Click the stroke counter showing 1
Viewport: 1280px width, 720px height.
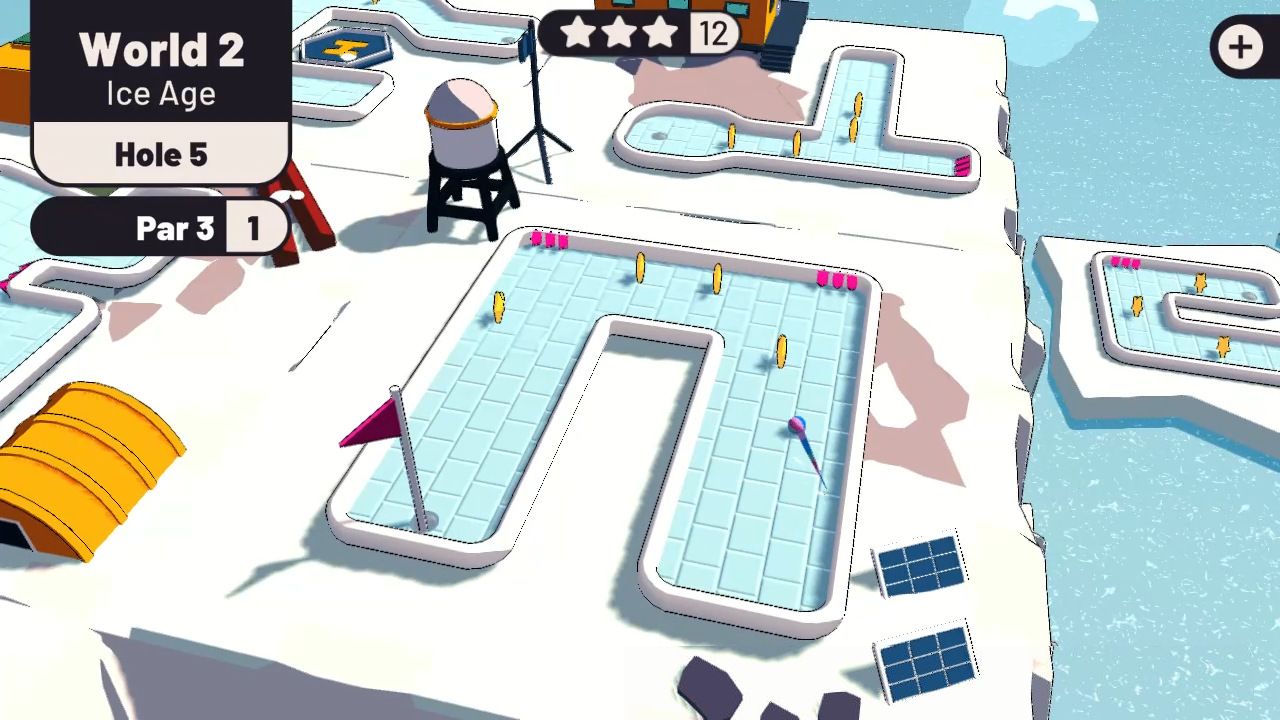coord(253,228)
